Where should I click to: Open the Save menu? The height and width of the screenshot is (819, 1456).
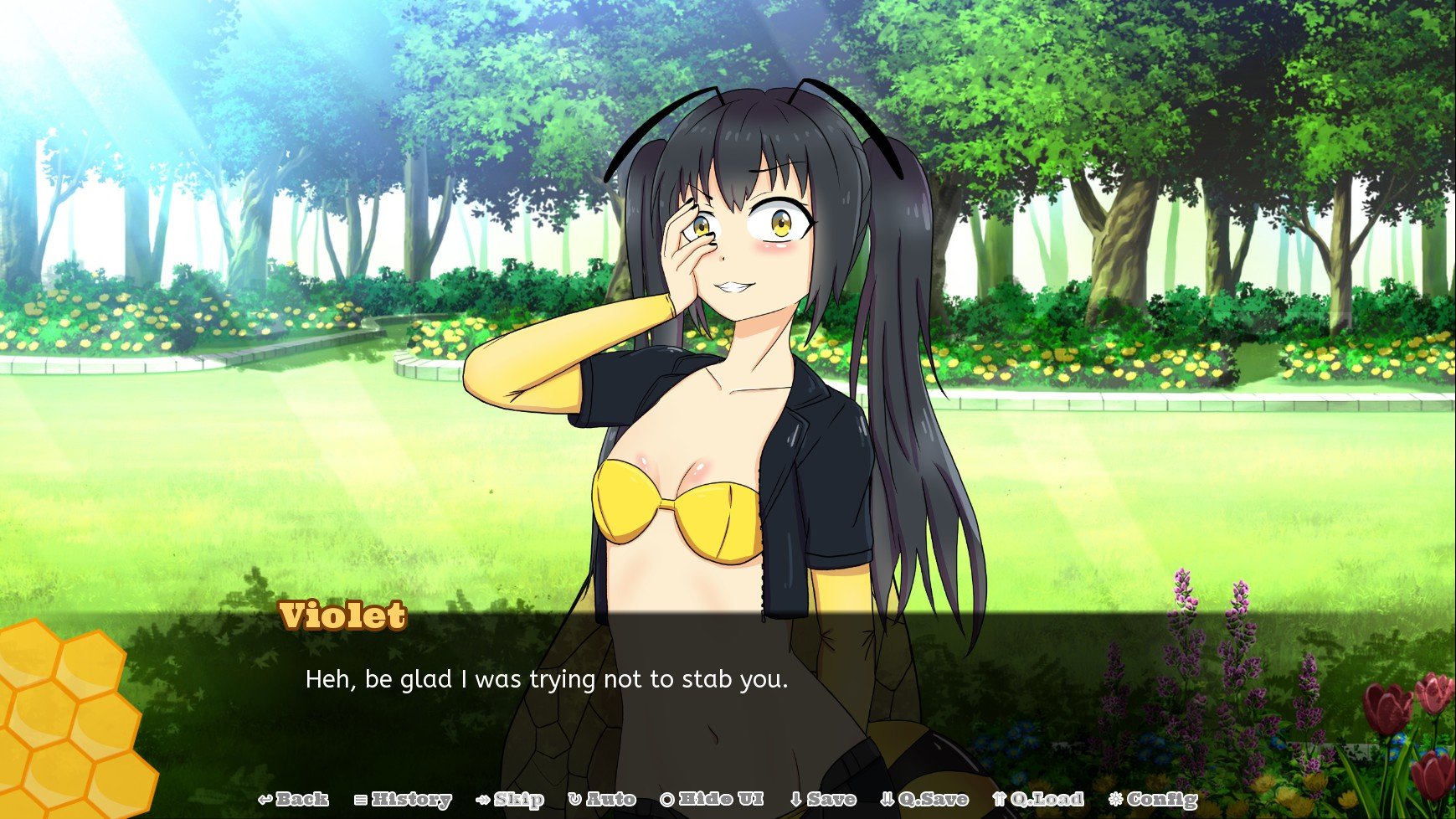[823, 799]
